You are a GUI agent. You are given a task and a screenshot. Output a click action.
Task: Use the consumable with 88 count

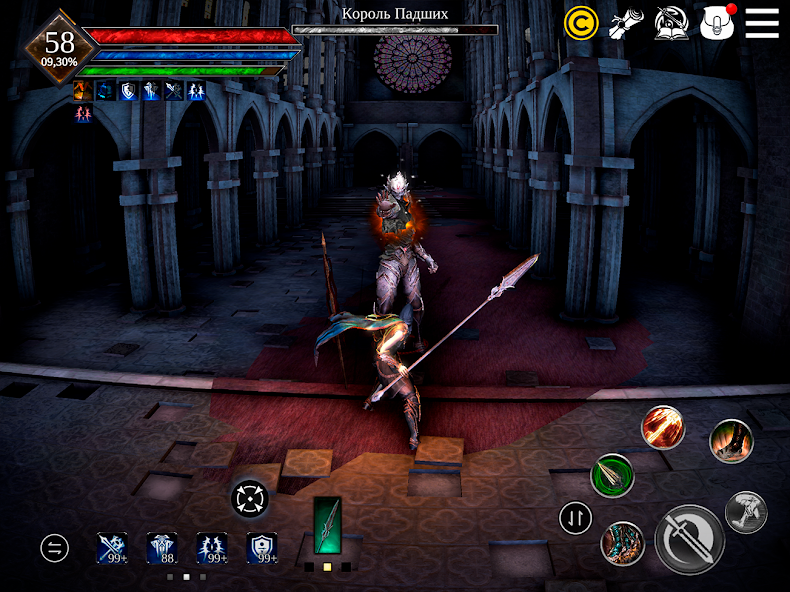162,547
